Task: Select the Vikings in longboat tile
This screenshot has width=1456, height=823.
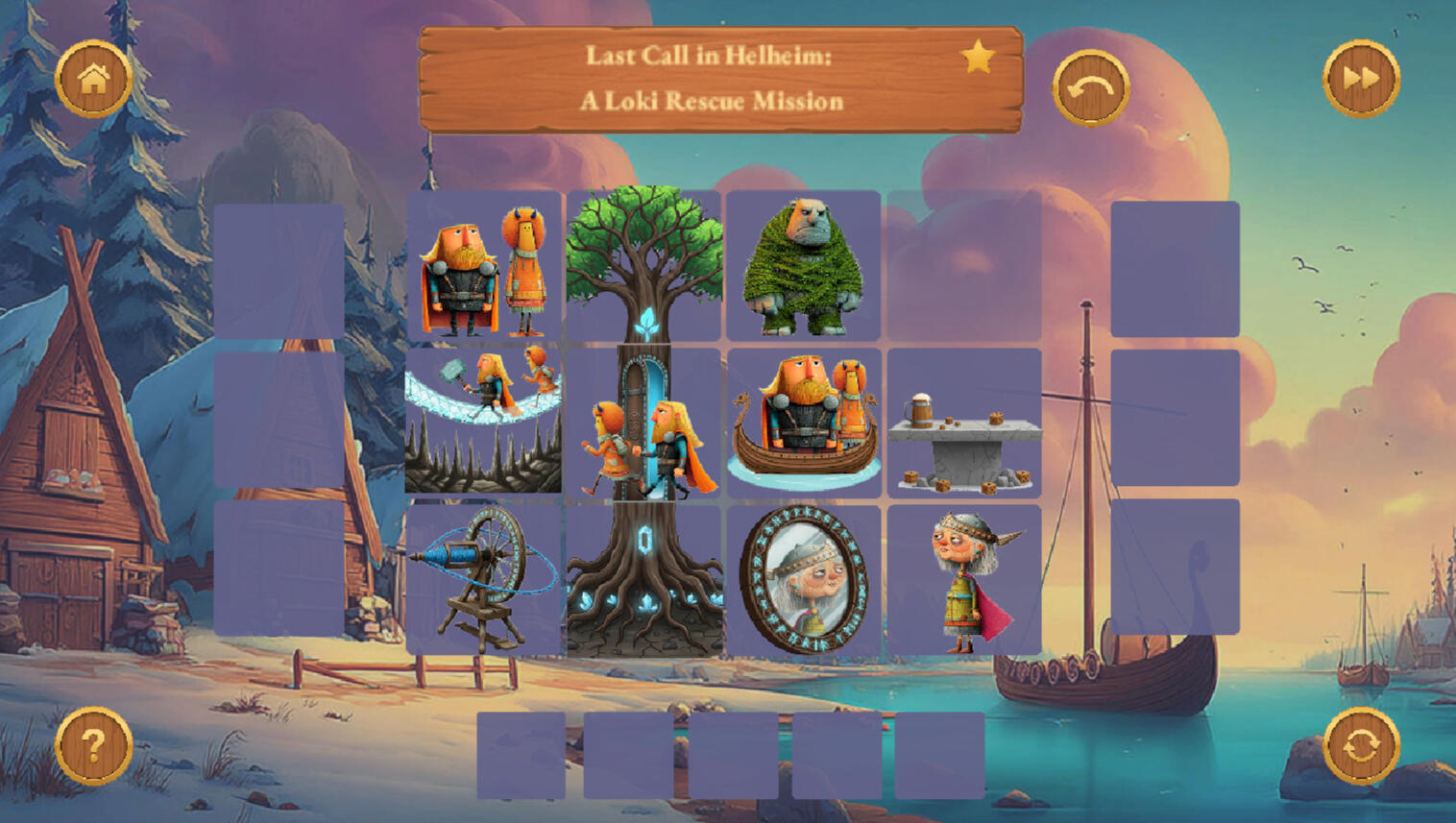Action: click(803, 422)
